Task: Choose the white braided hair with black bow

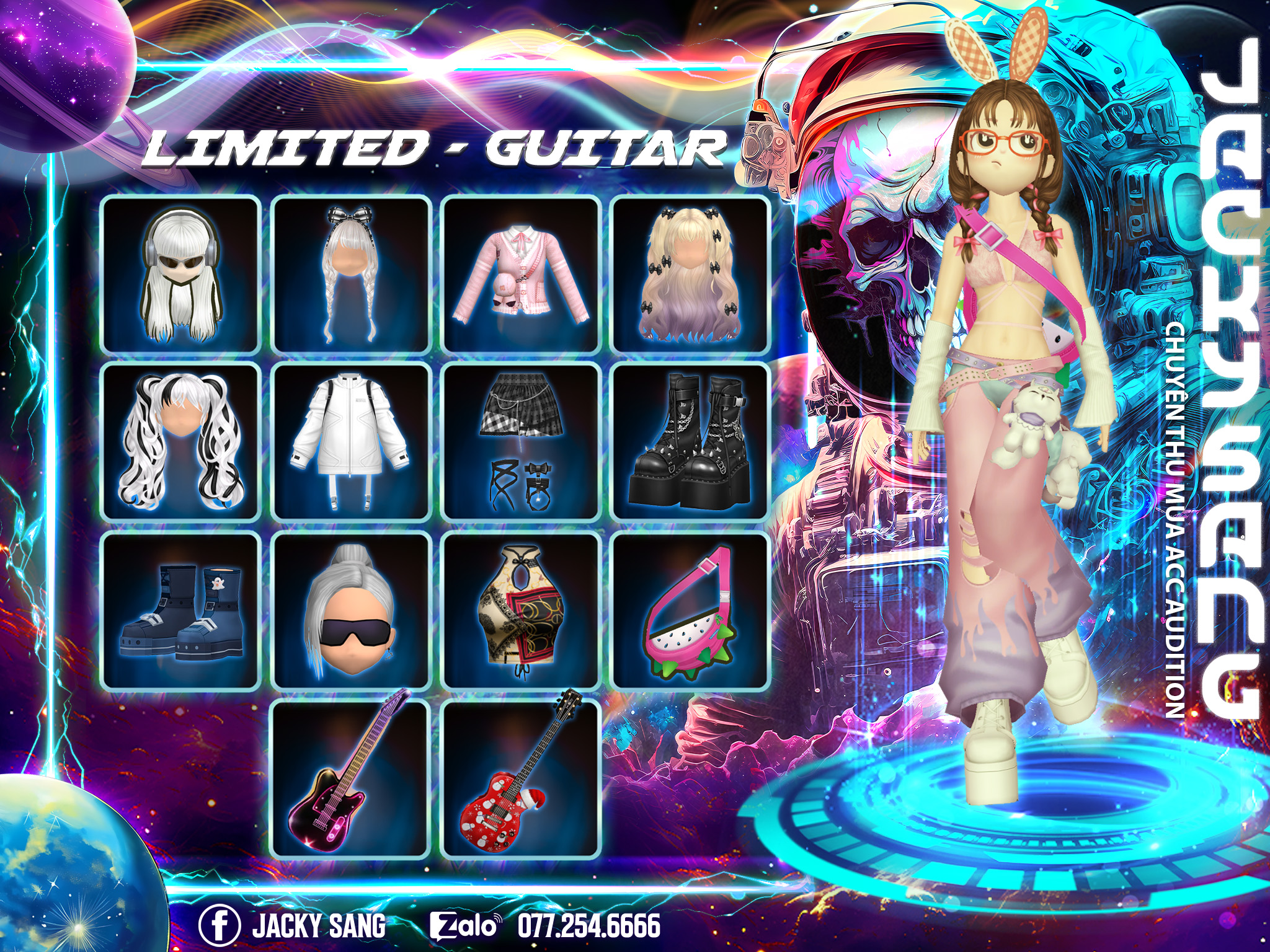Action: [x=351, y=275]
